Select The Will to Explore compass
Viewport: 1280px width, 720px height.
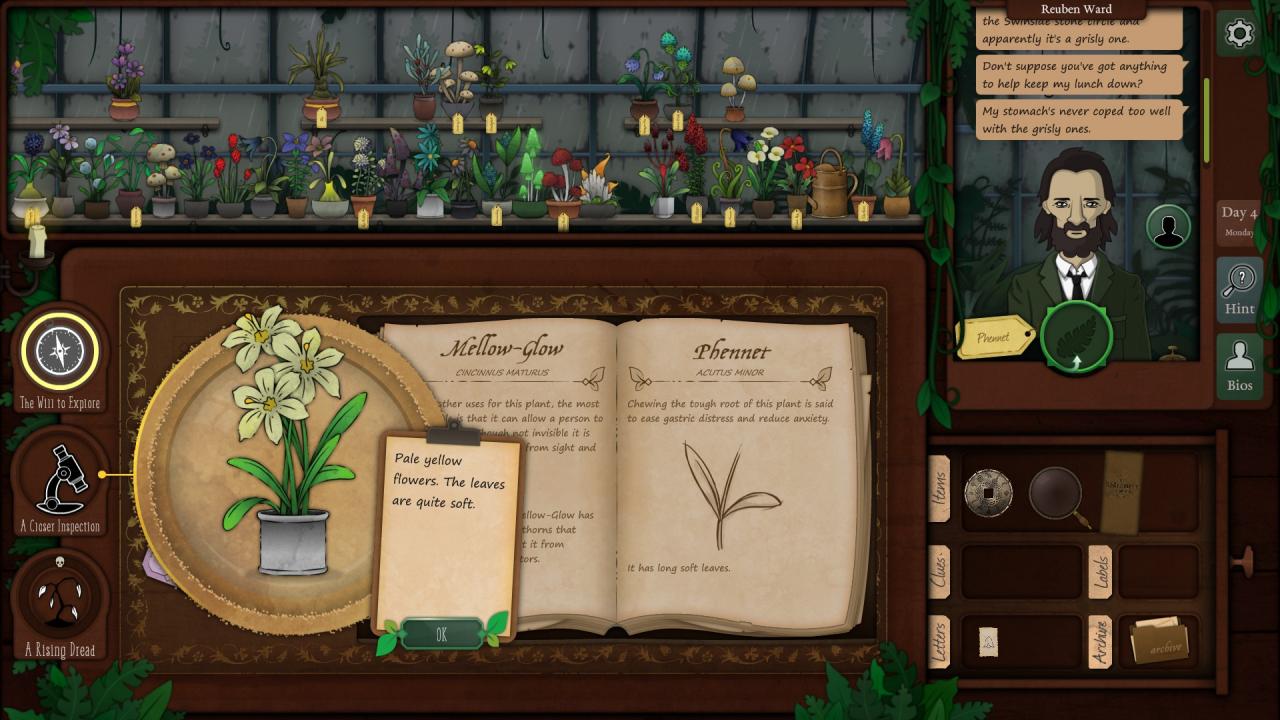pyautogui.click(x=60, y=351)
